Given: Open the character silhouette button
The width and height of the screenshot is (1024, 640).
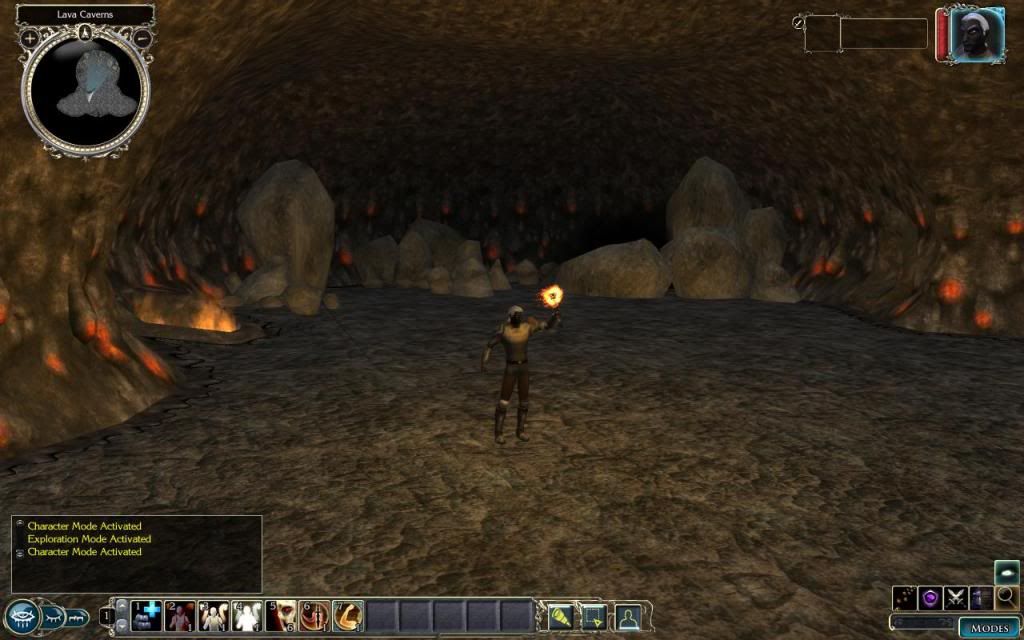Looking at the screenshot, I should [x=628, y=616].
